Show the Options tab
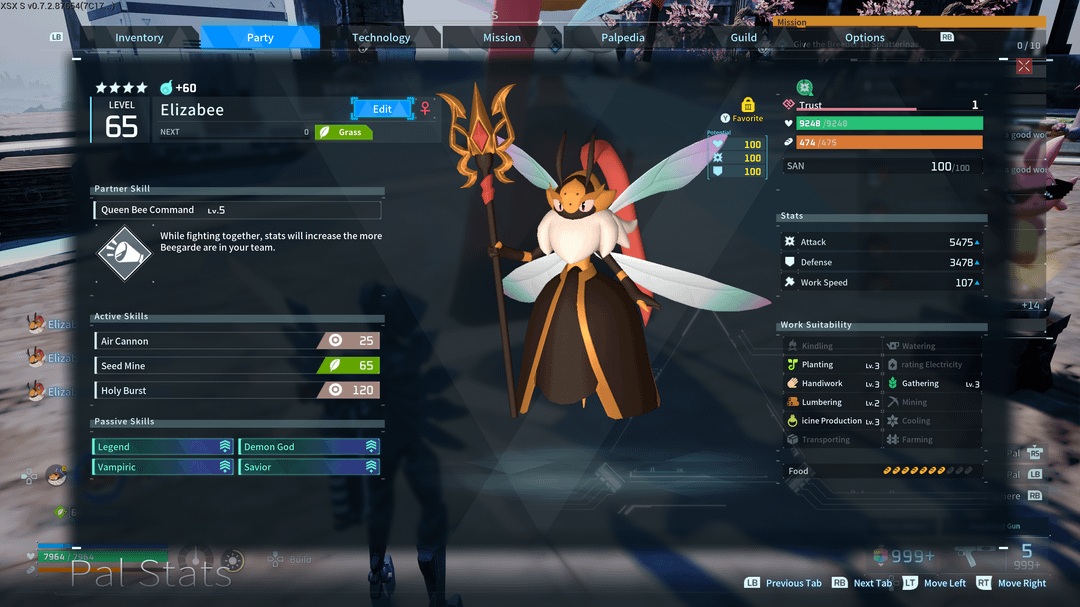The width and height of the screenshot is (1080, 607). pyautogui.click(x=865, y=38)
